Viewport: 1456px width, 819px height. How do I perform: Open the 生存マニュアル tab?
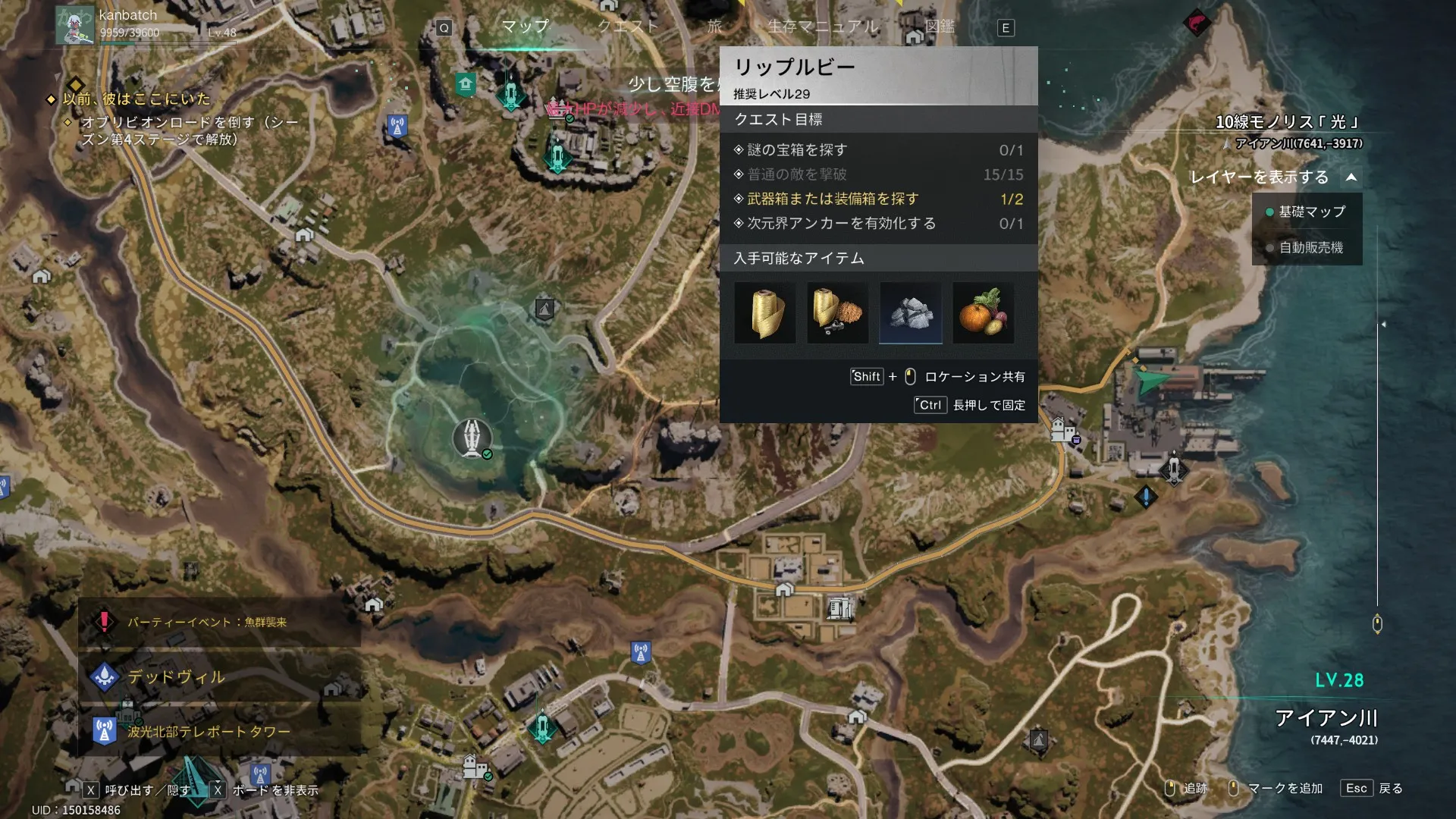click(823, 27)
